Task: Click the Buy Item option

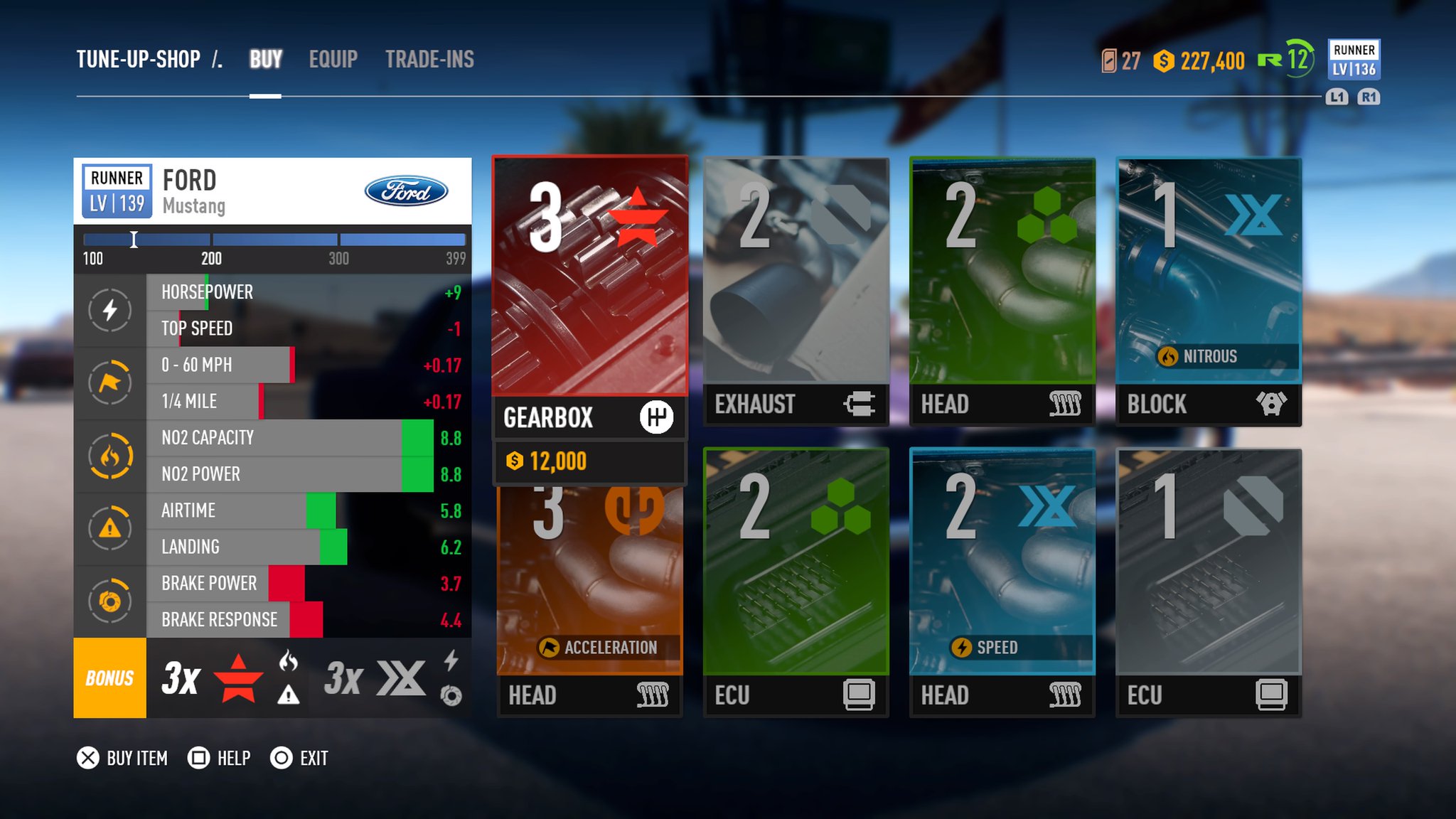Action: pyautogui.click(x=122, y=759)
